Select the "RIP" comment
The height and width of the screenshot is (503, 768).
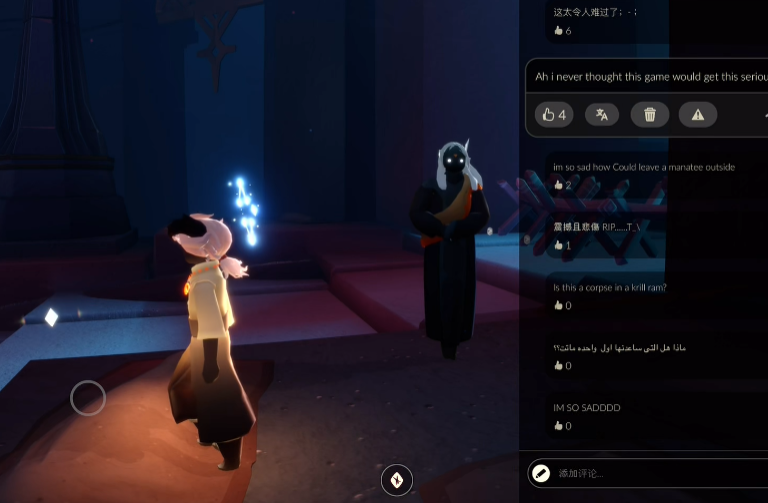pyautogui.click(x=596, y=227)
